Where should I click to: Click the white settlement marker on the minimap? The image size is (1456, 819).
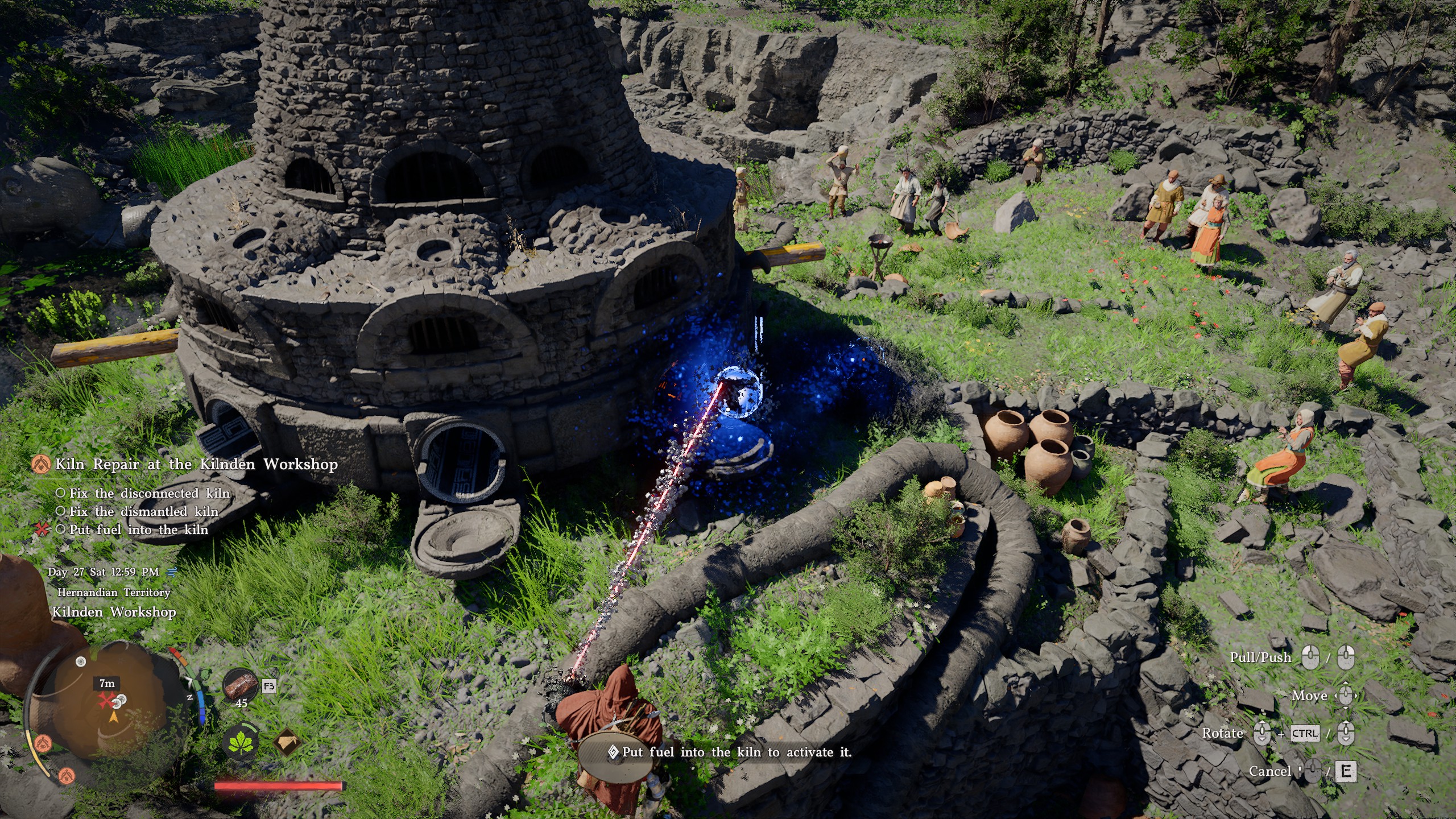81,661
